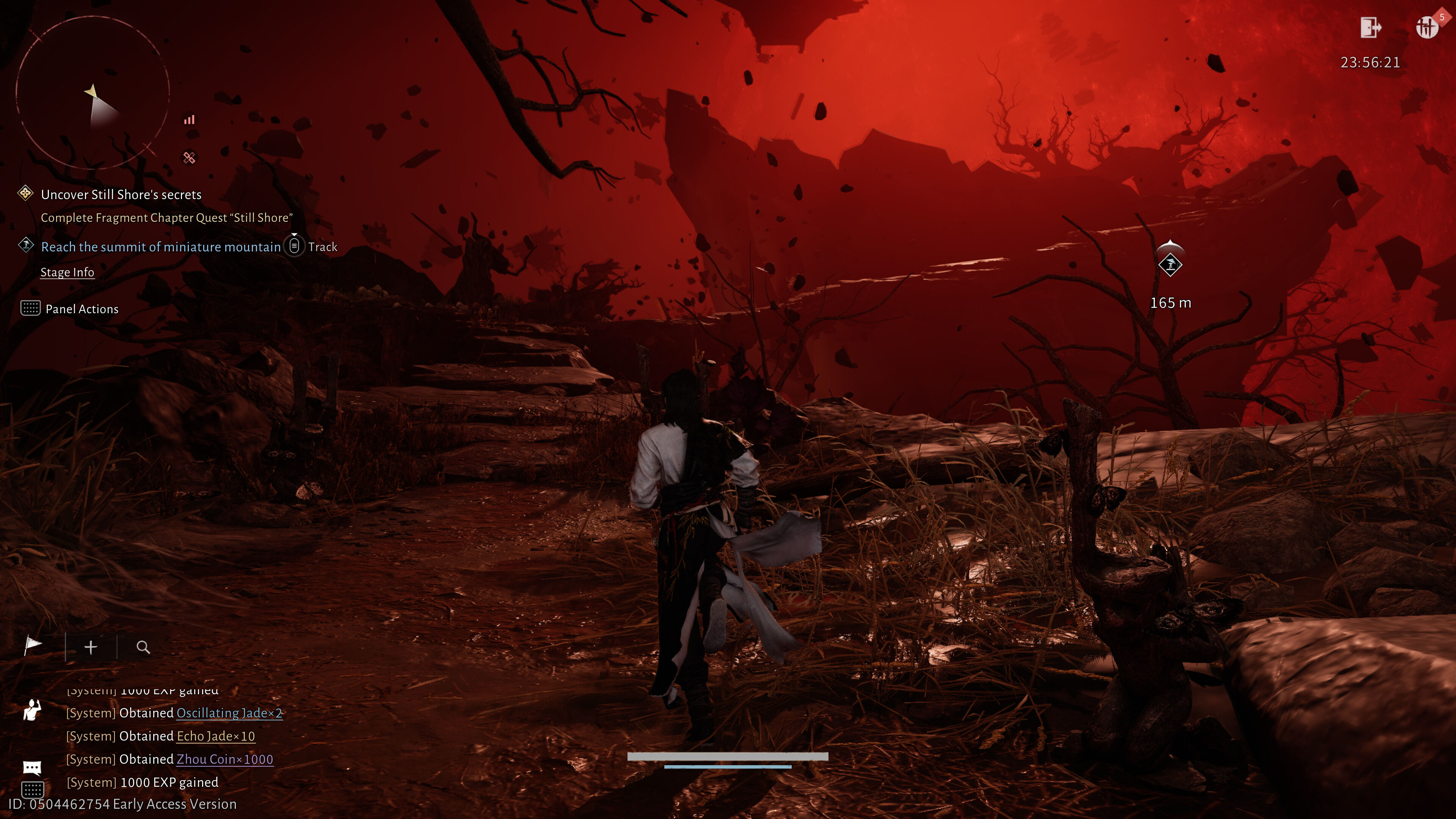Open the speech bubble chat icon

pyautogui.click(x=31, y=767)
